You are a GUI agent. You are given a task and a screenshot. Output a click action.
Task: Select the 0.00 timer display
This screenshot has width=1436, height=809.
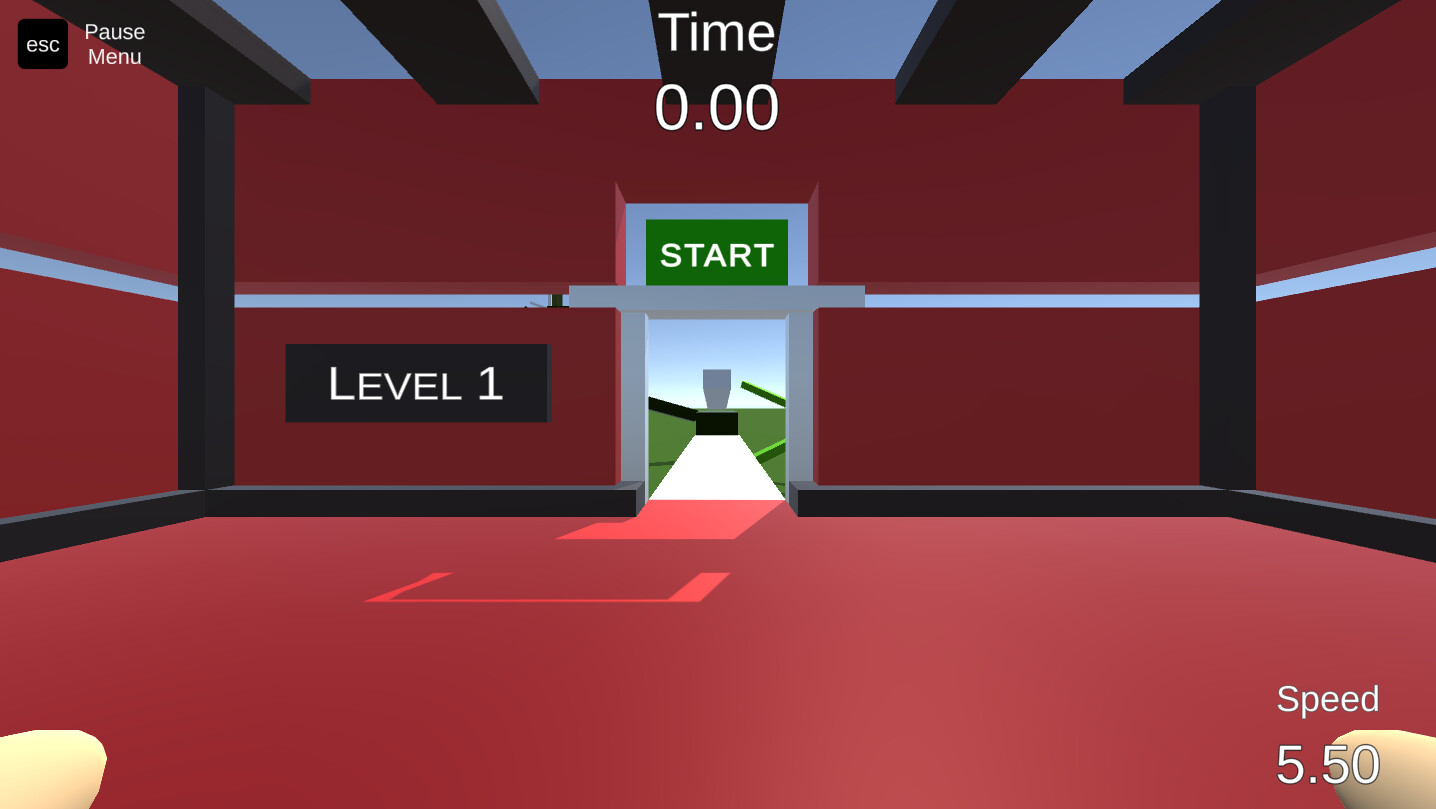[x=718, y=105]
